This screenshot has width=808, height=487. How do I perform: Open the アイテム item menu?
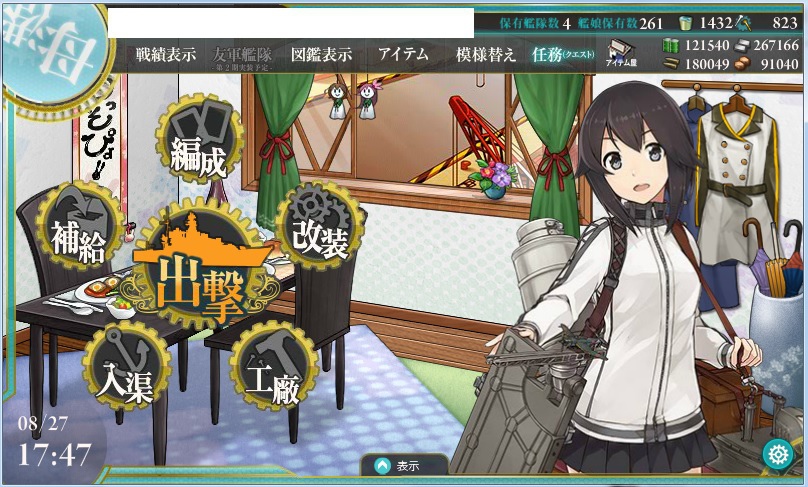403,55
